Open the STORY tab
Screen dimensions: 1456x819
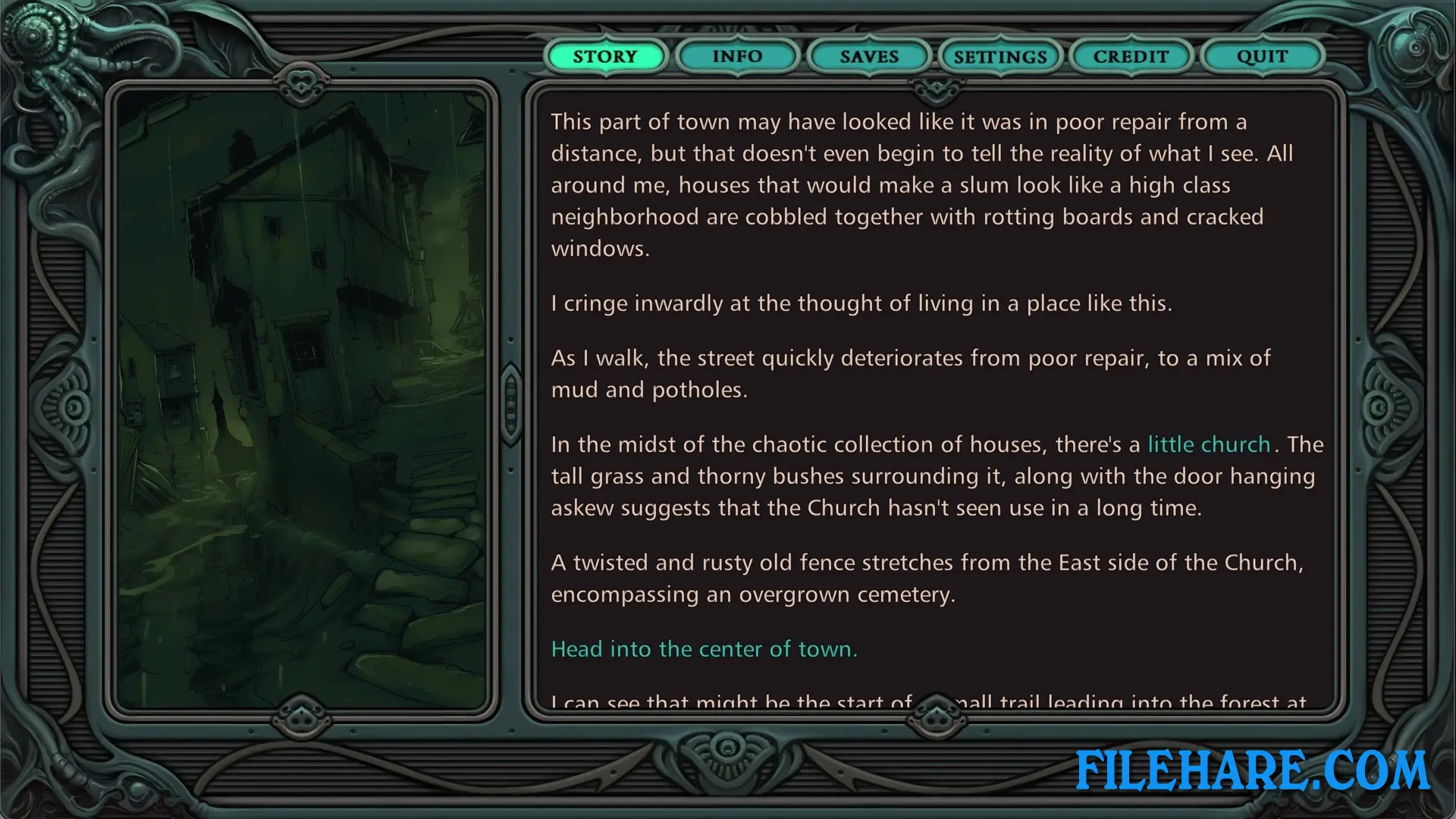604,56
